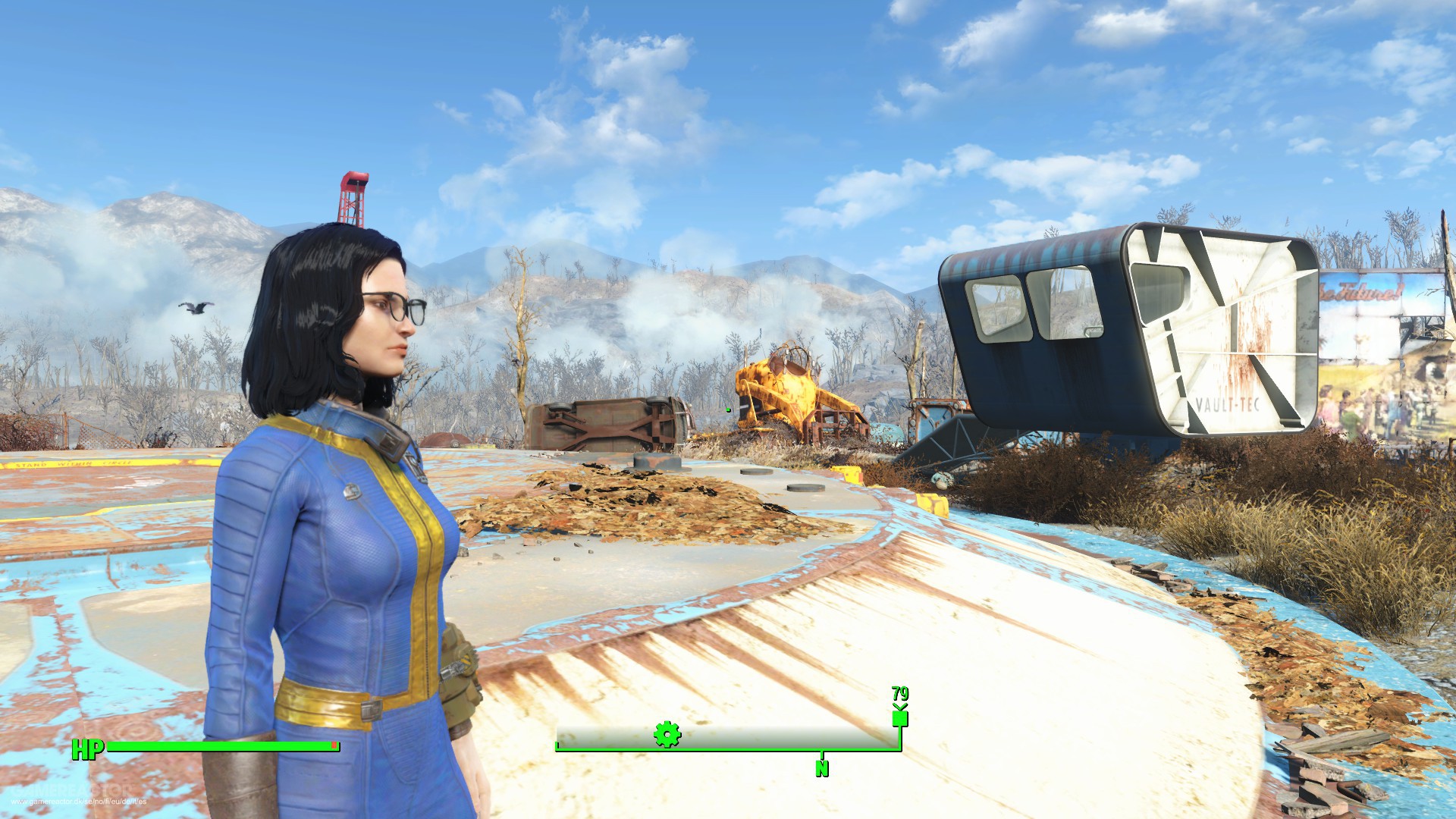The height and width of the screenshot is (819, 1456).
Task: Click the N cardinal marker on the compass
Action: (821, 767)
